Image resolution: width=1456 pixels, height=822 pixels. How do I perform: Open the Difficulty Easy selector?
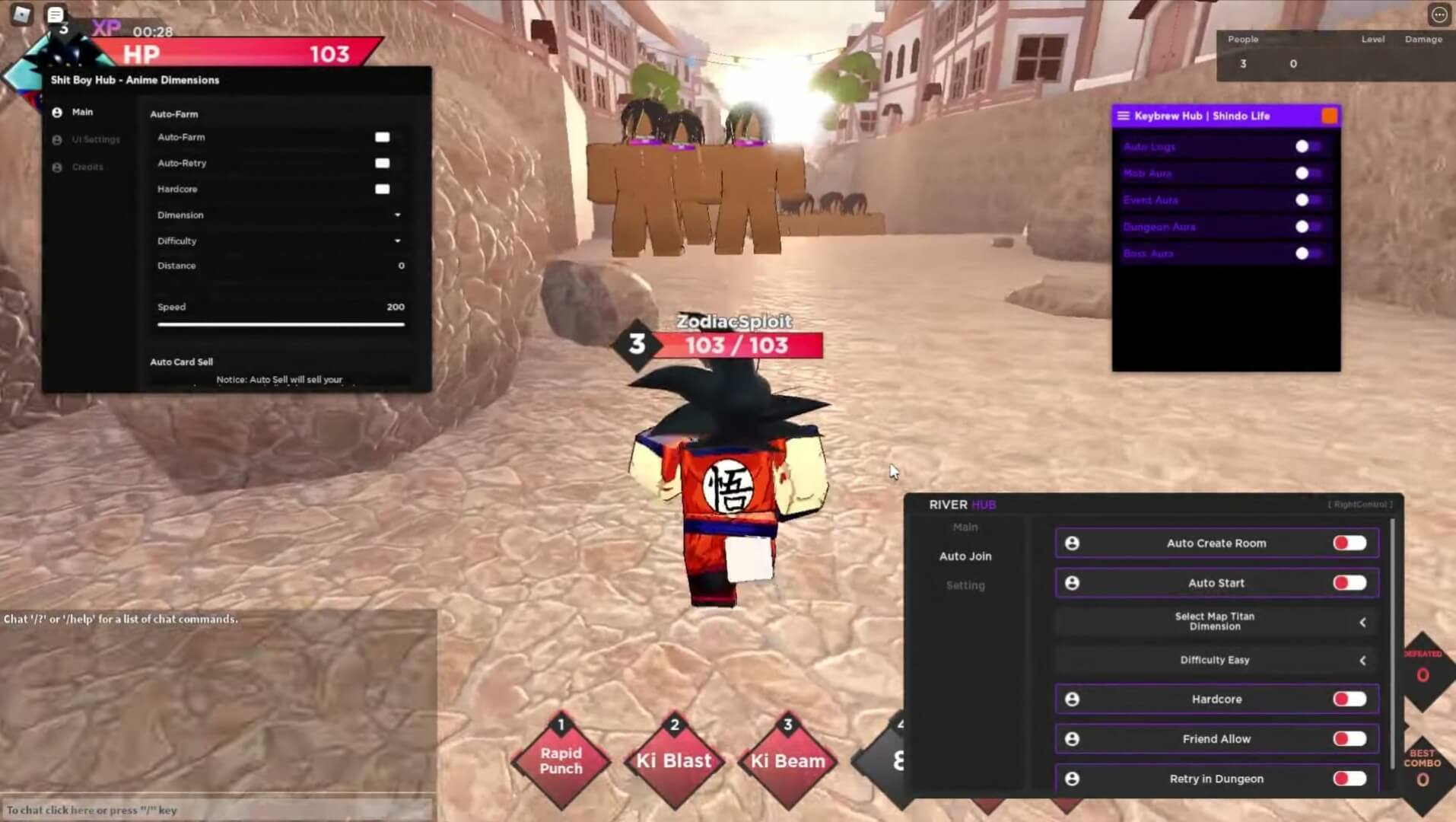pos(1214,660)
